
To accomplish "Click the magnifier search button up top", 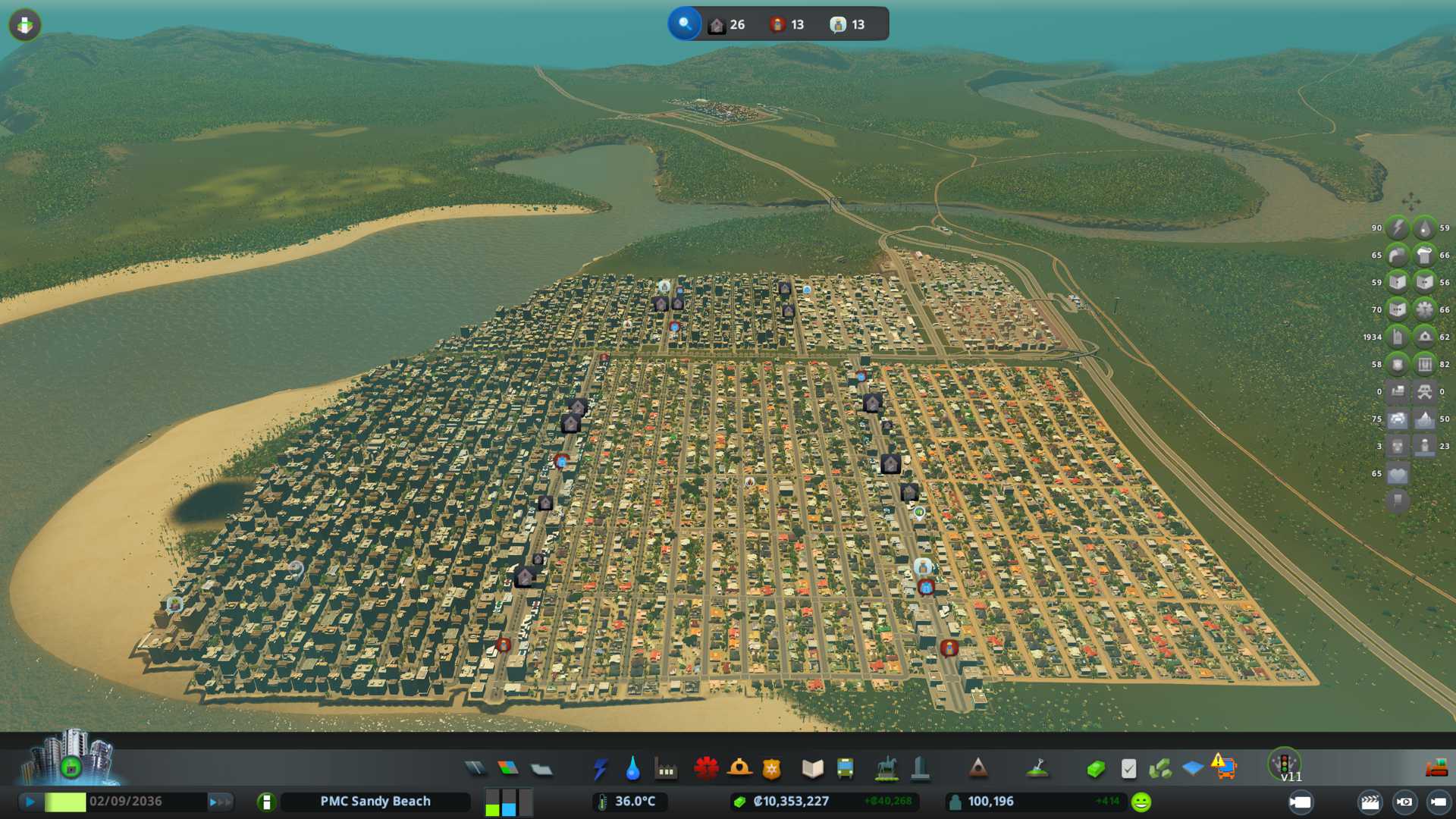I will pyautogui.click(x=685, y=24).
